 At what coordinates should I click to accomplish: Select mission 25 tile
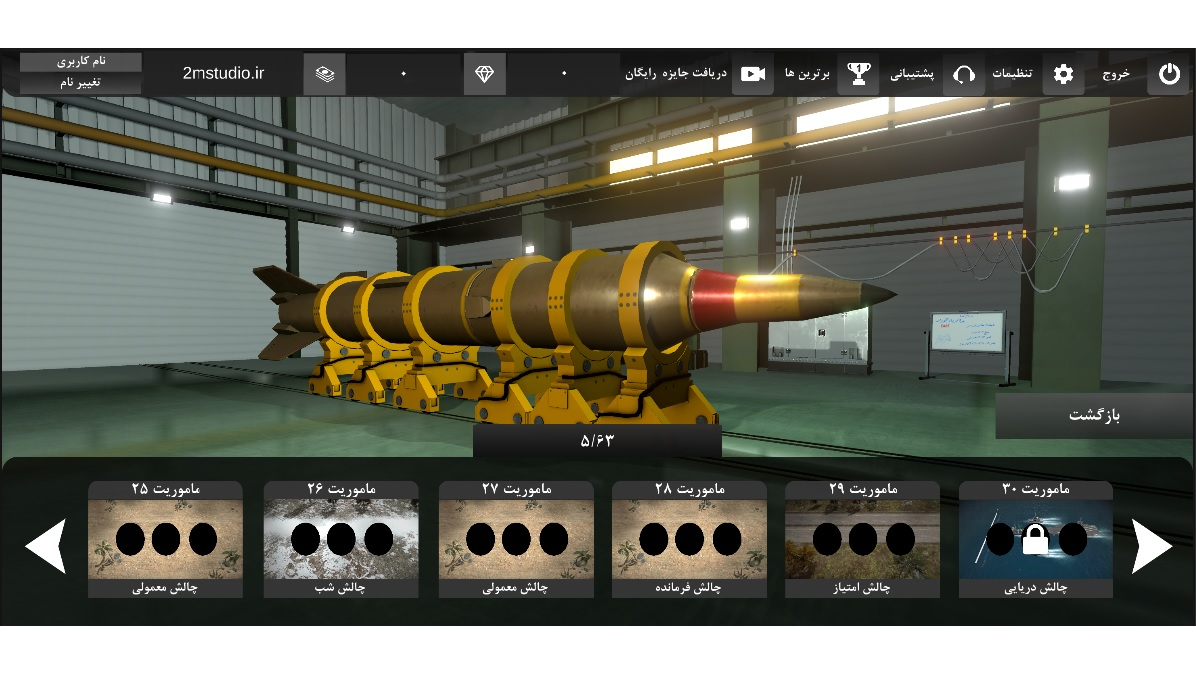(166, 540)
